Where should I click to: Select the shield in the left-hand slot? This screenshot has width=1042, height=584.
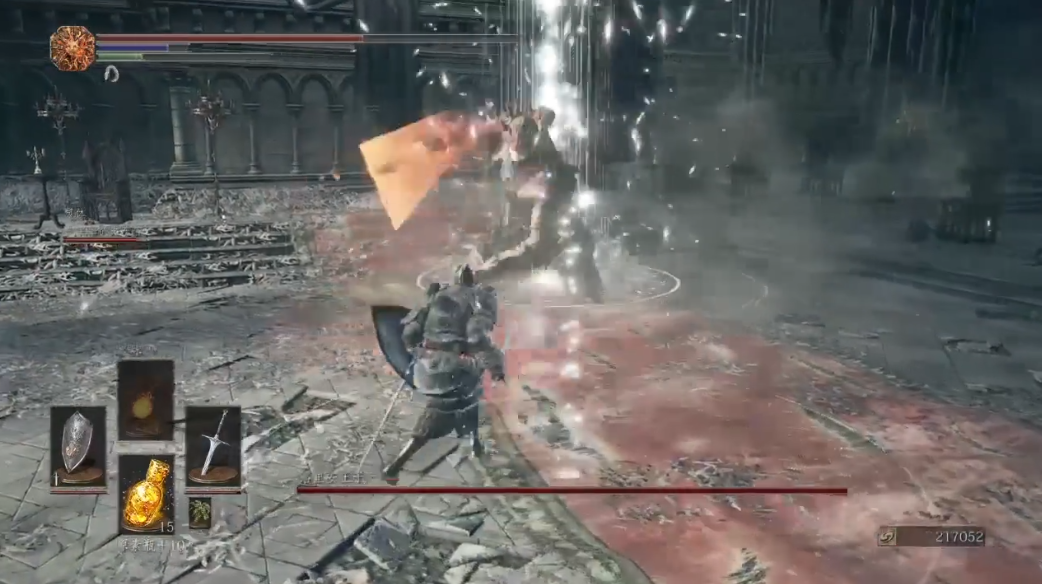pos(77,447)
